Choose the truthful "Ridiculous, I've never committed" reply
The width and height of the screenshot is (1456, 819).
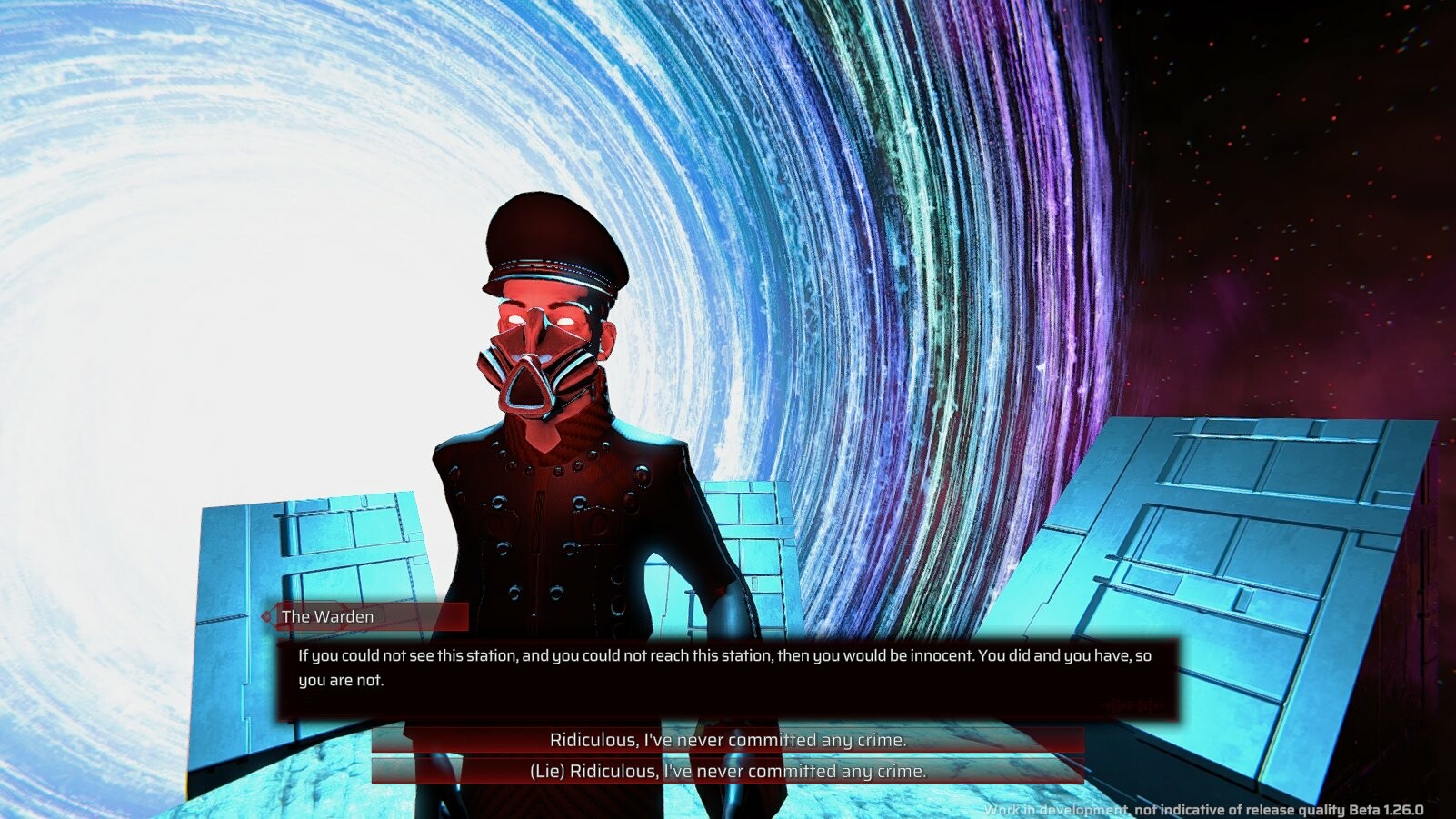[727, 740]
